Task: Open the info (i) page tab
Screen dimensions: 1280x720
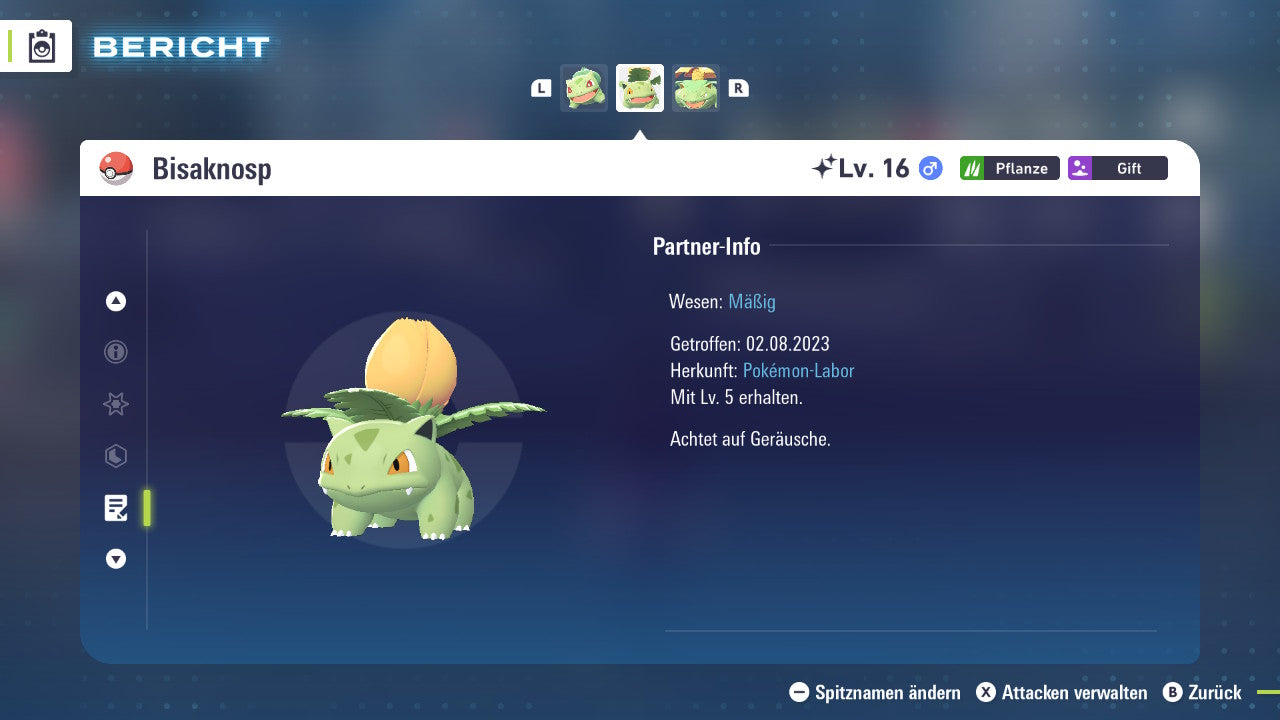Action: (116, 352)
